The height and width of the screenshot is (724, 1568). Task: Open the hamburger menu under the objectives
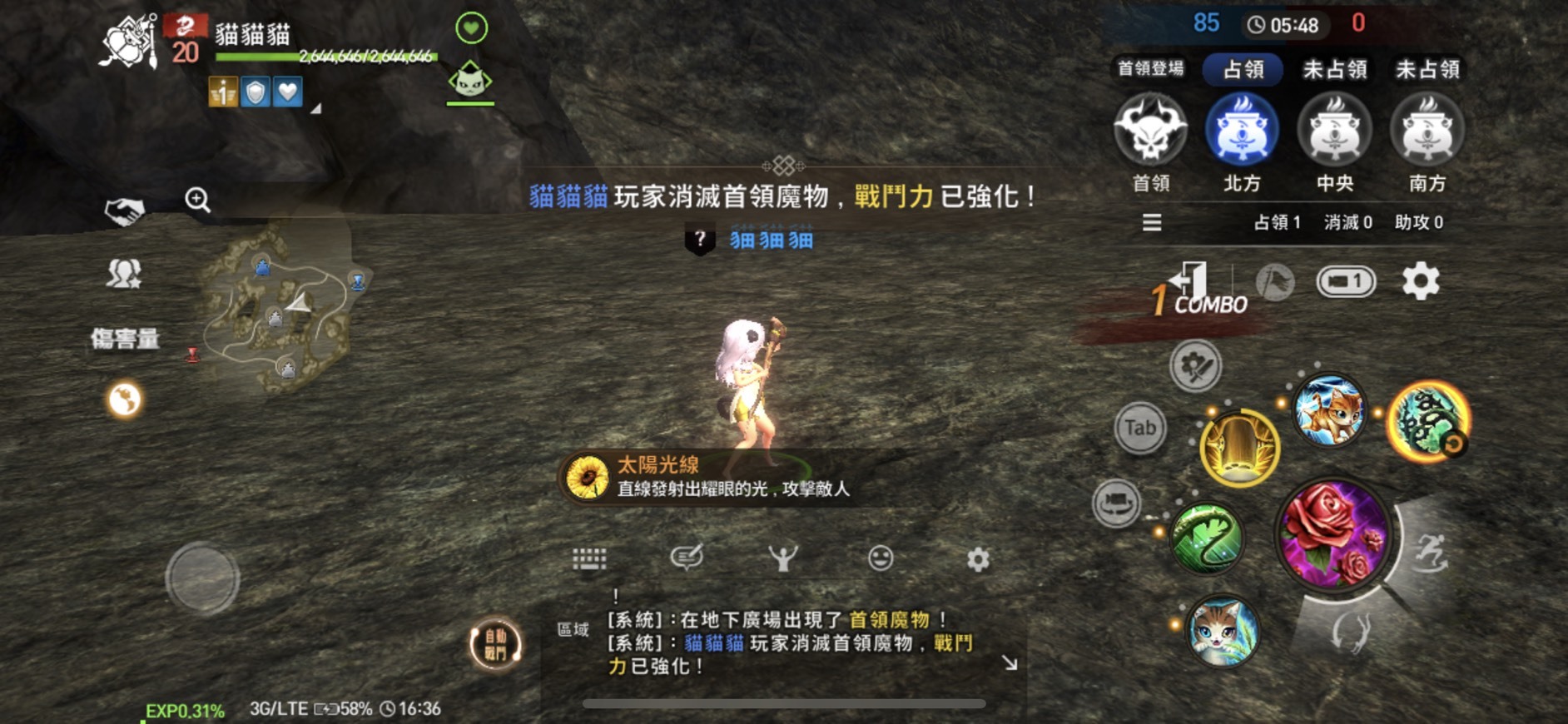1152,223
